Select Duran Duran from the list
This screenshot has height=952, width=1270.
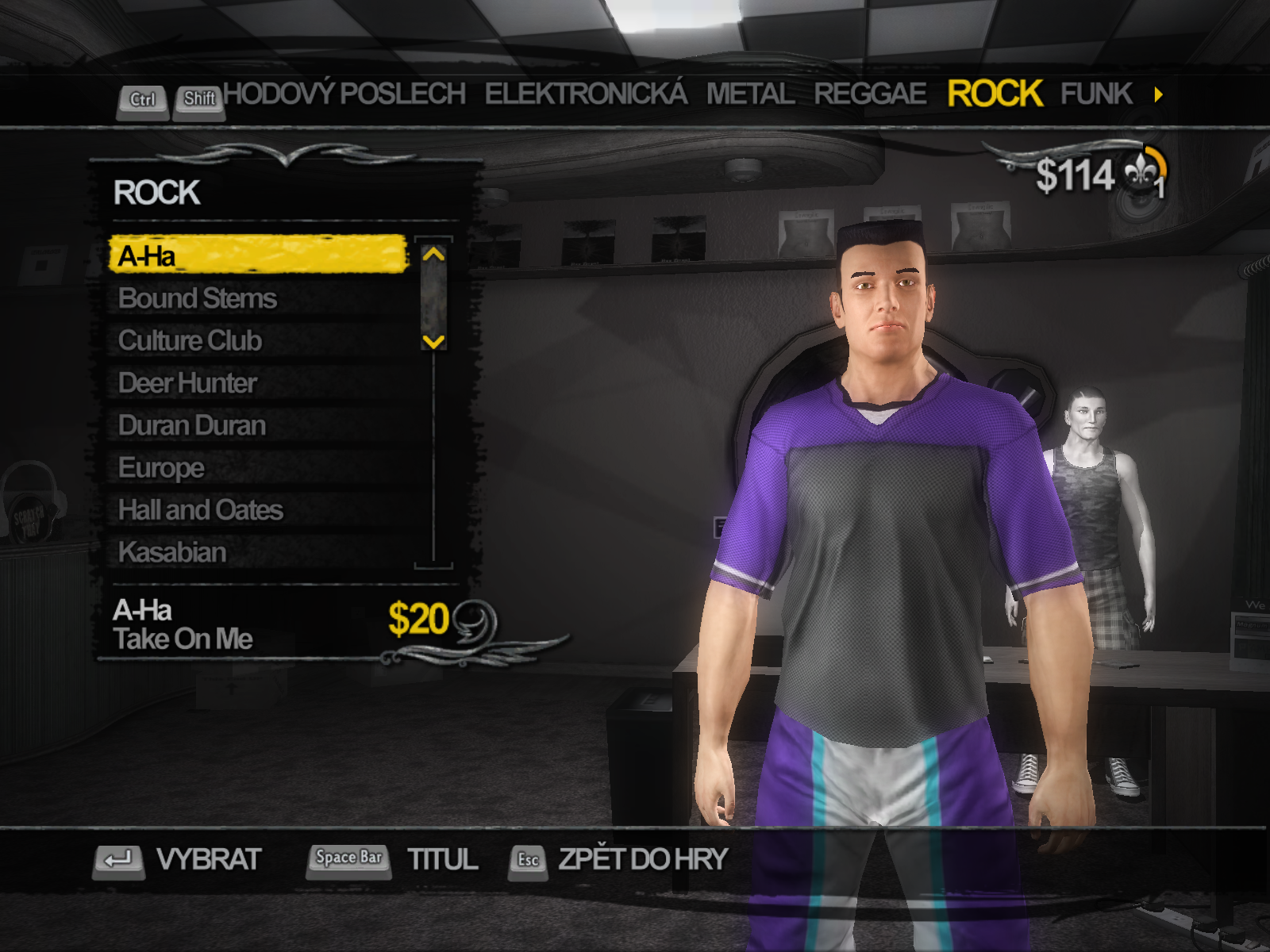point(192,426)
